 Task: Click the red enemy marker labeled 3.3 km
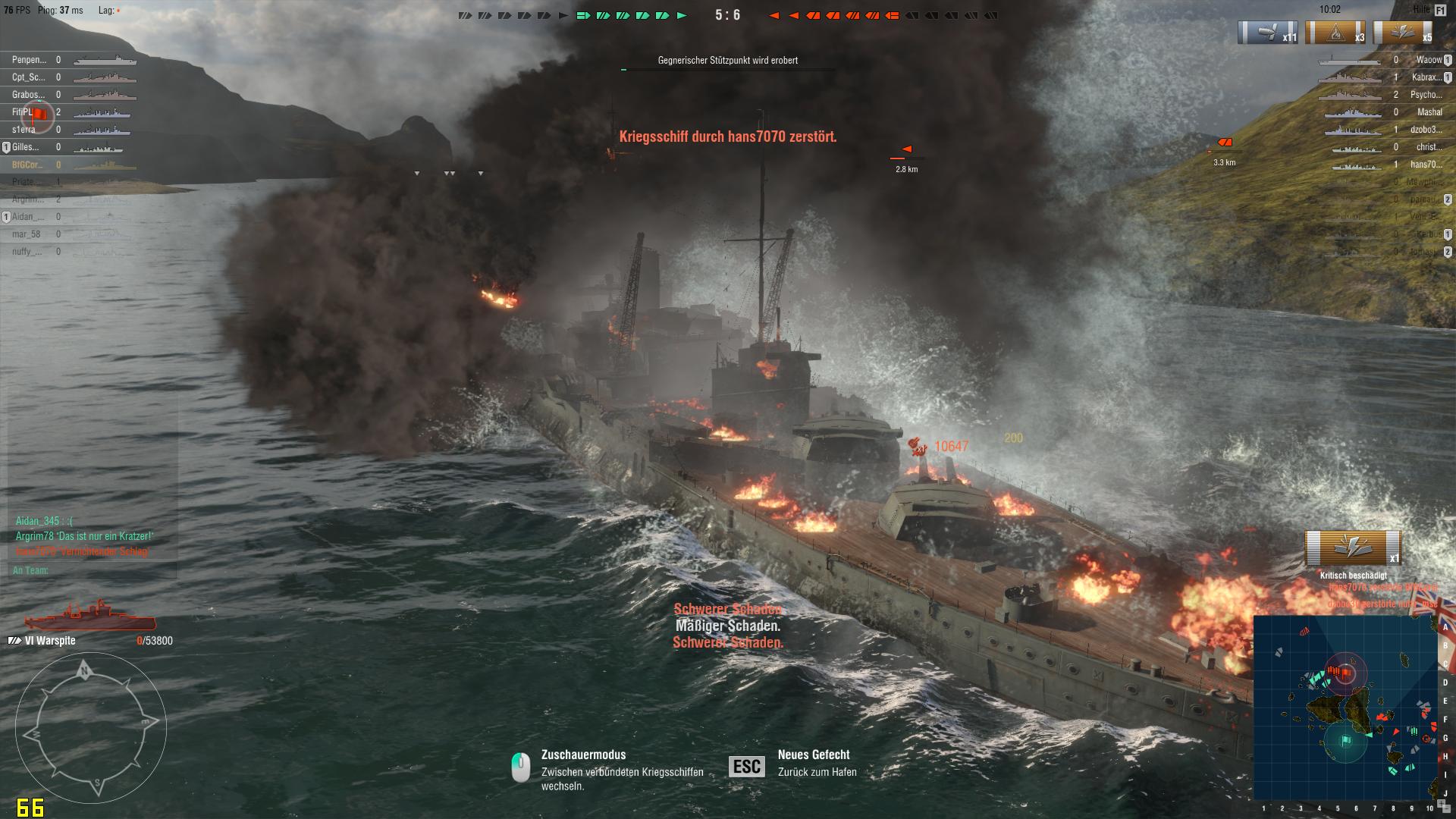[x=1225, y=143]
